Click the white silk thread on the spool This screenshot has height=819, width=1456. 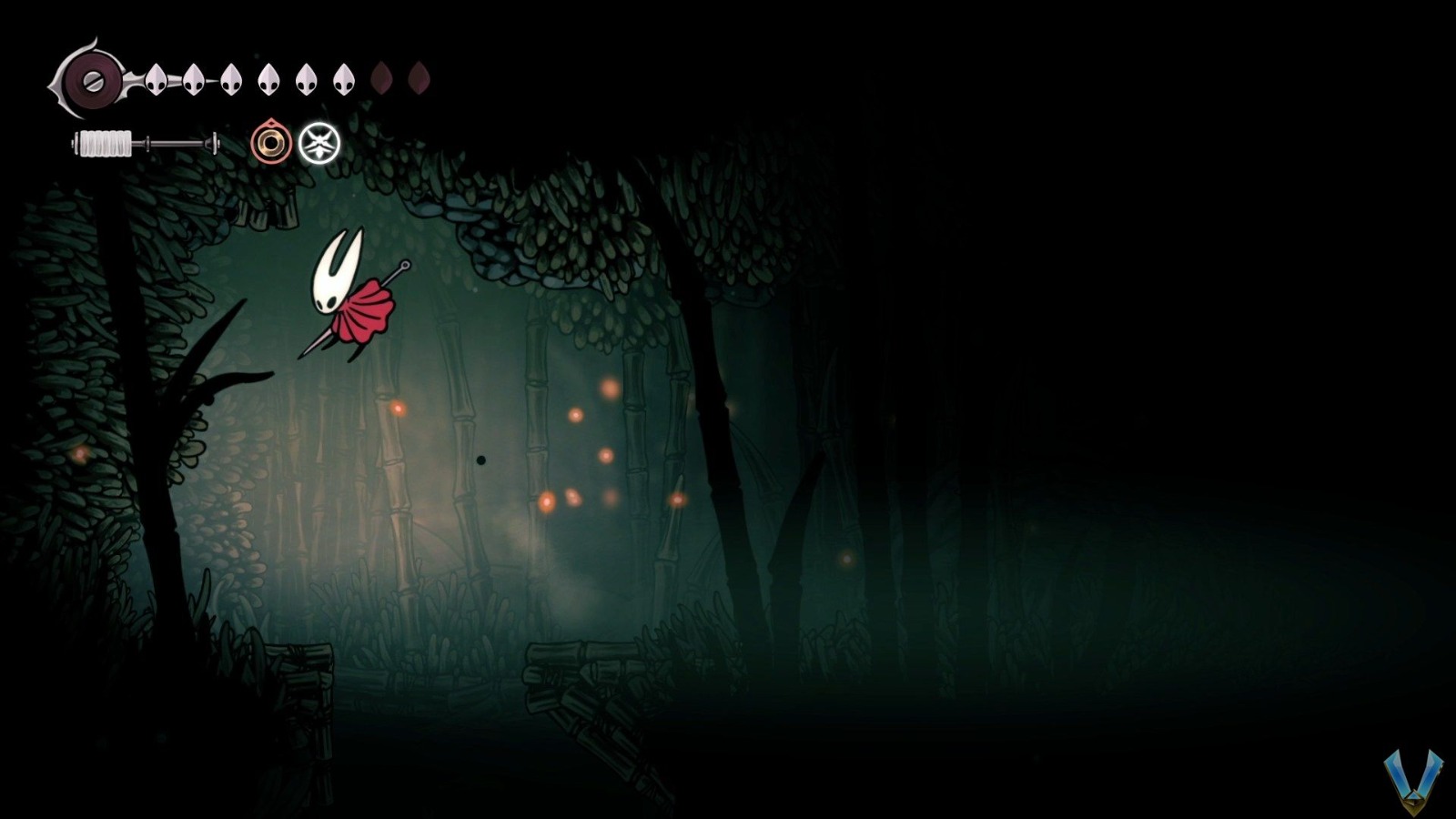click(103, 143)
